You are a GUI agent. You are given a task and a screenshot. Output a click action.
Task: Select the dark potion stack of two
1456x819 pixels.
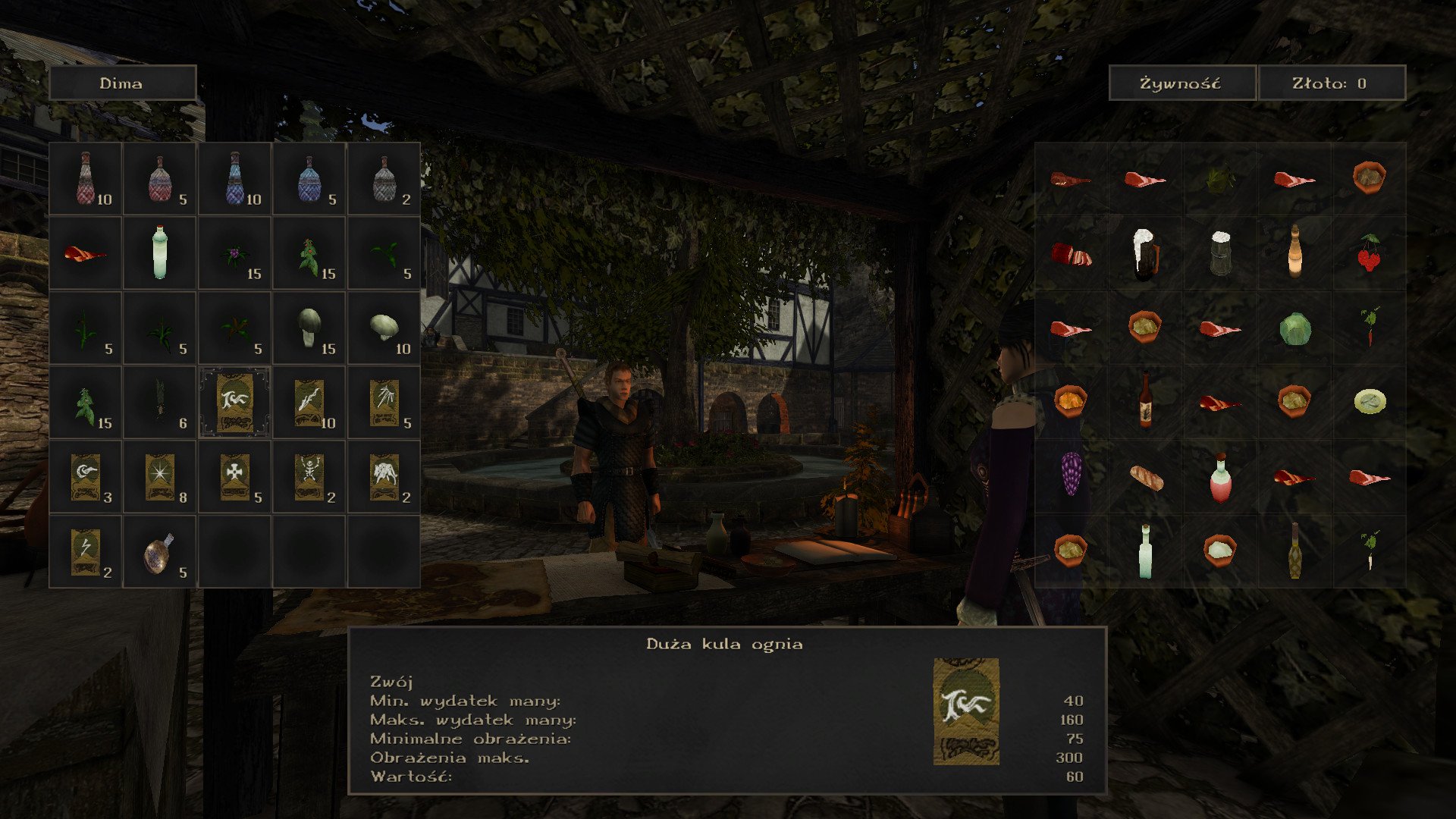tap(384, 179)
